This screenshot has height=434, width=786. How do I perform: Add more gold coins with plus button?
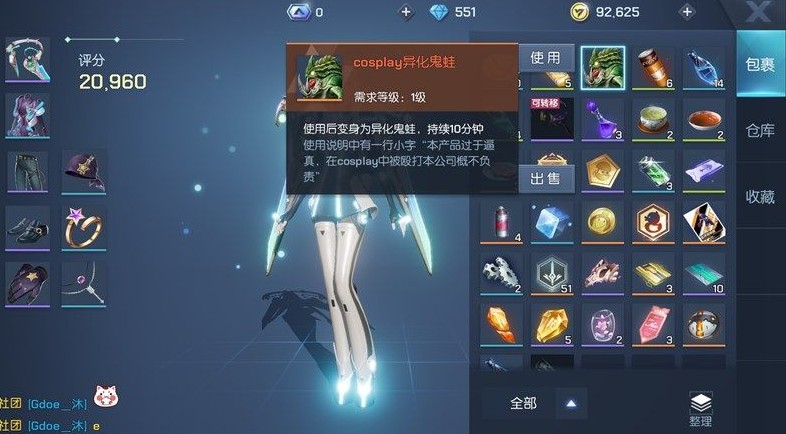click(686, 12)
